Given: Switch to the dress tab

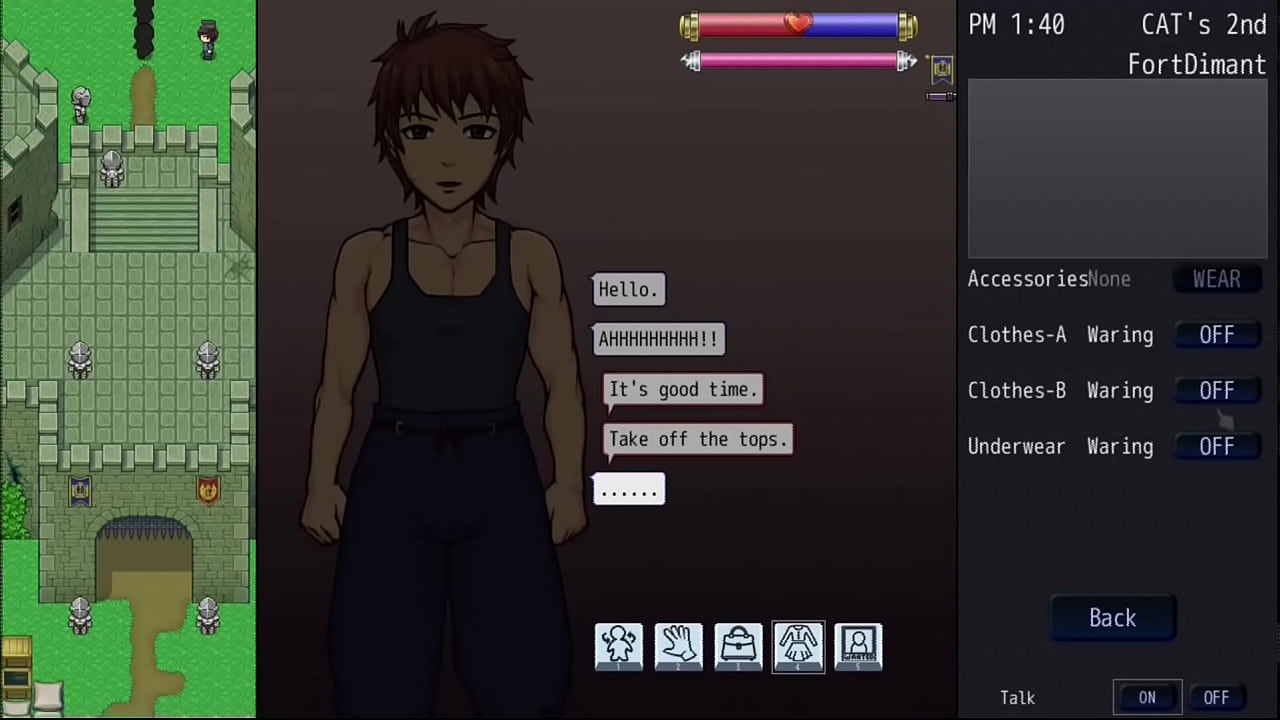Looking at the screenshot, I should (798, 646).
